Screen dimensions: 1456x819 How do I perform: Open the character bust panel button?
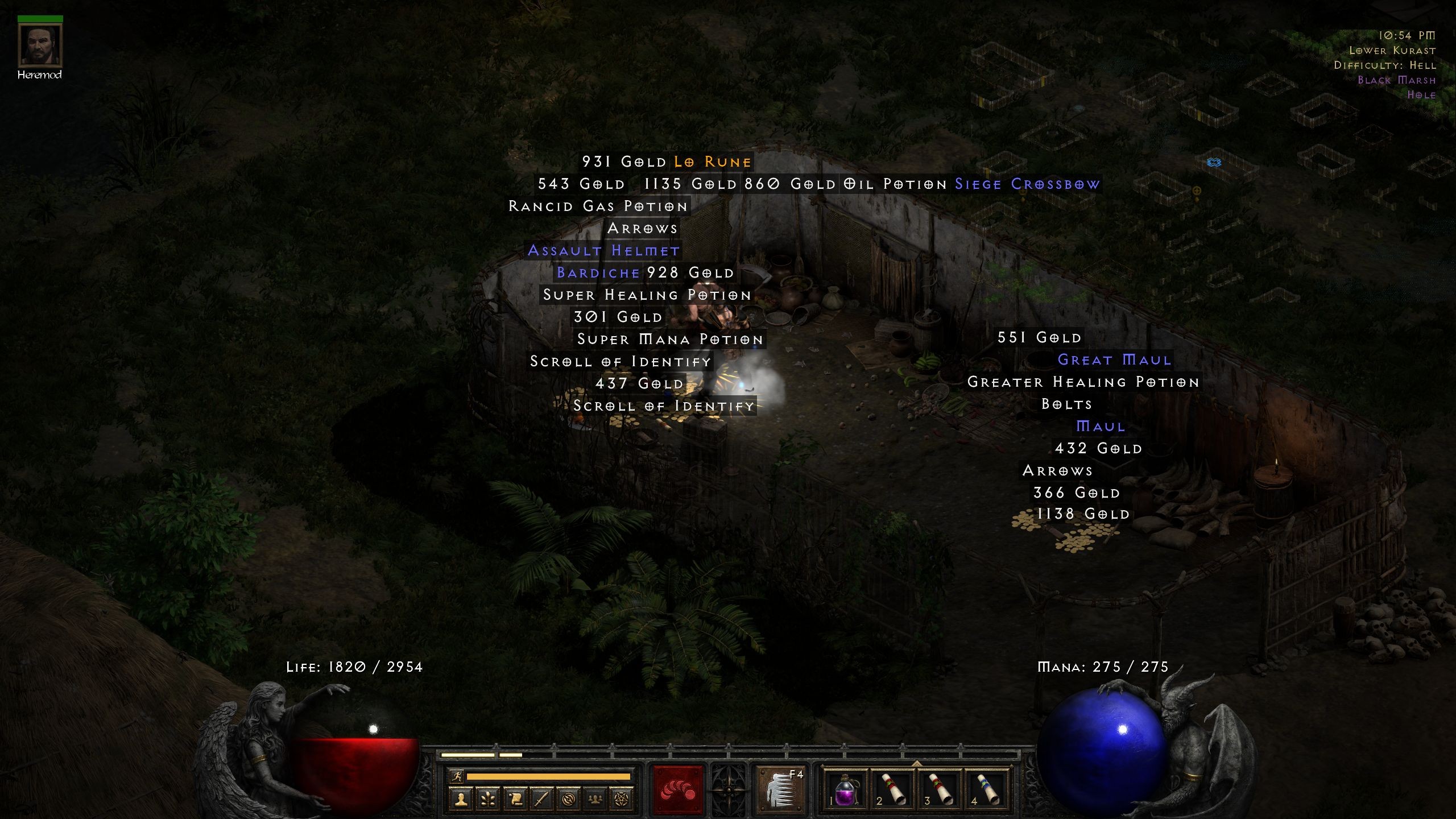click(x=461, y=800)
